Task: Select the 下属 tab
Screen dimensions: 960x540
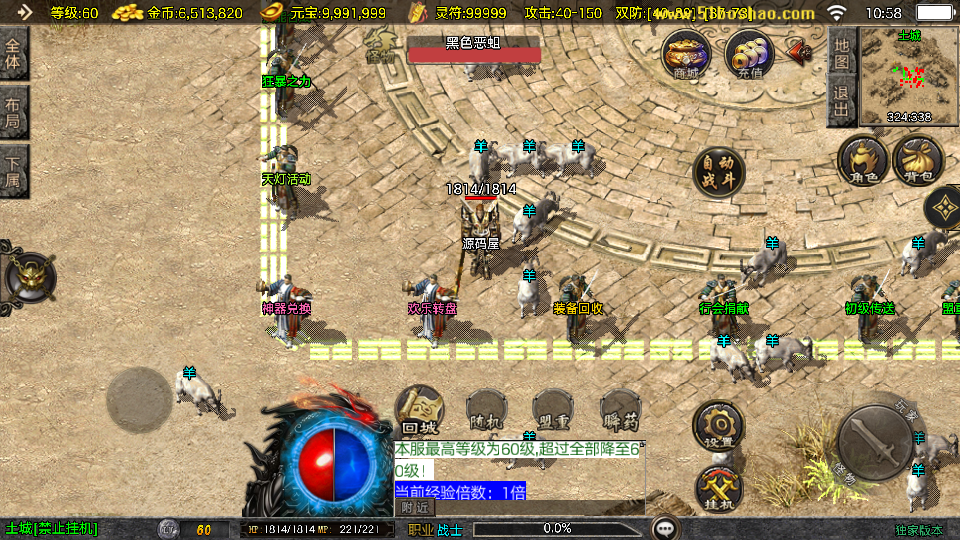Action: [13, 171]
